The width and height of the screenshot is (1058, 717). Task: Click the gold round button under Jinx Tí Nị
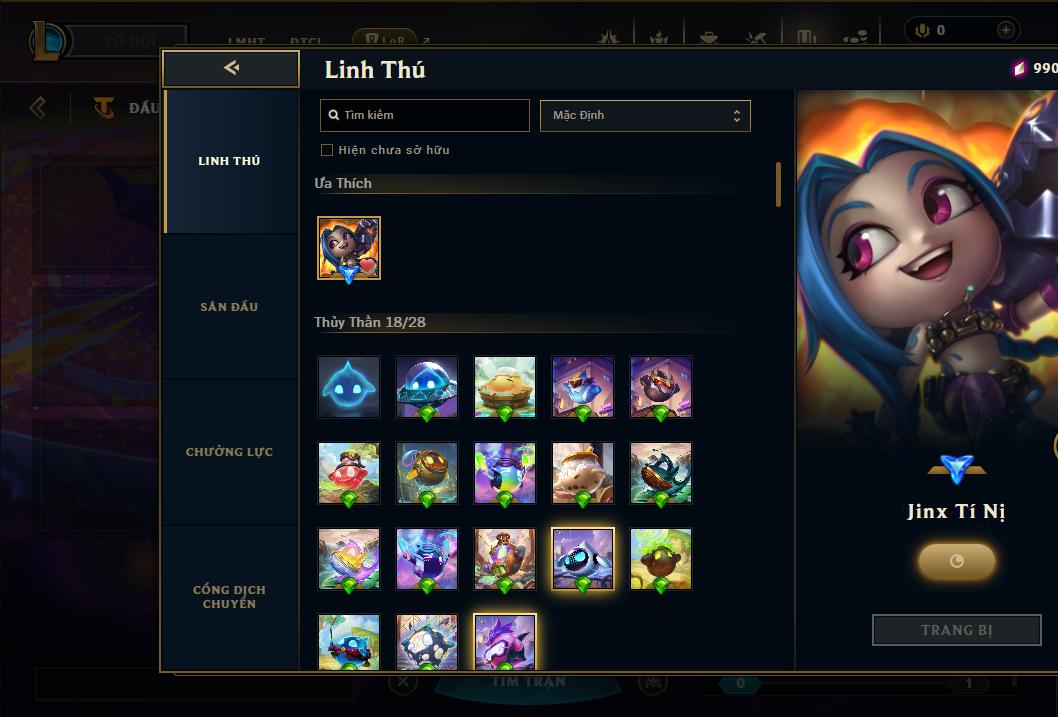coord(956,561)
